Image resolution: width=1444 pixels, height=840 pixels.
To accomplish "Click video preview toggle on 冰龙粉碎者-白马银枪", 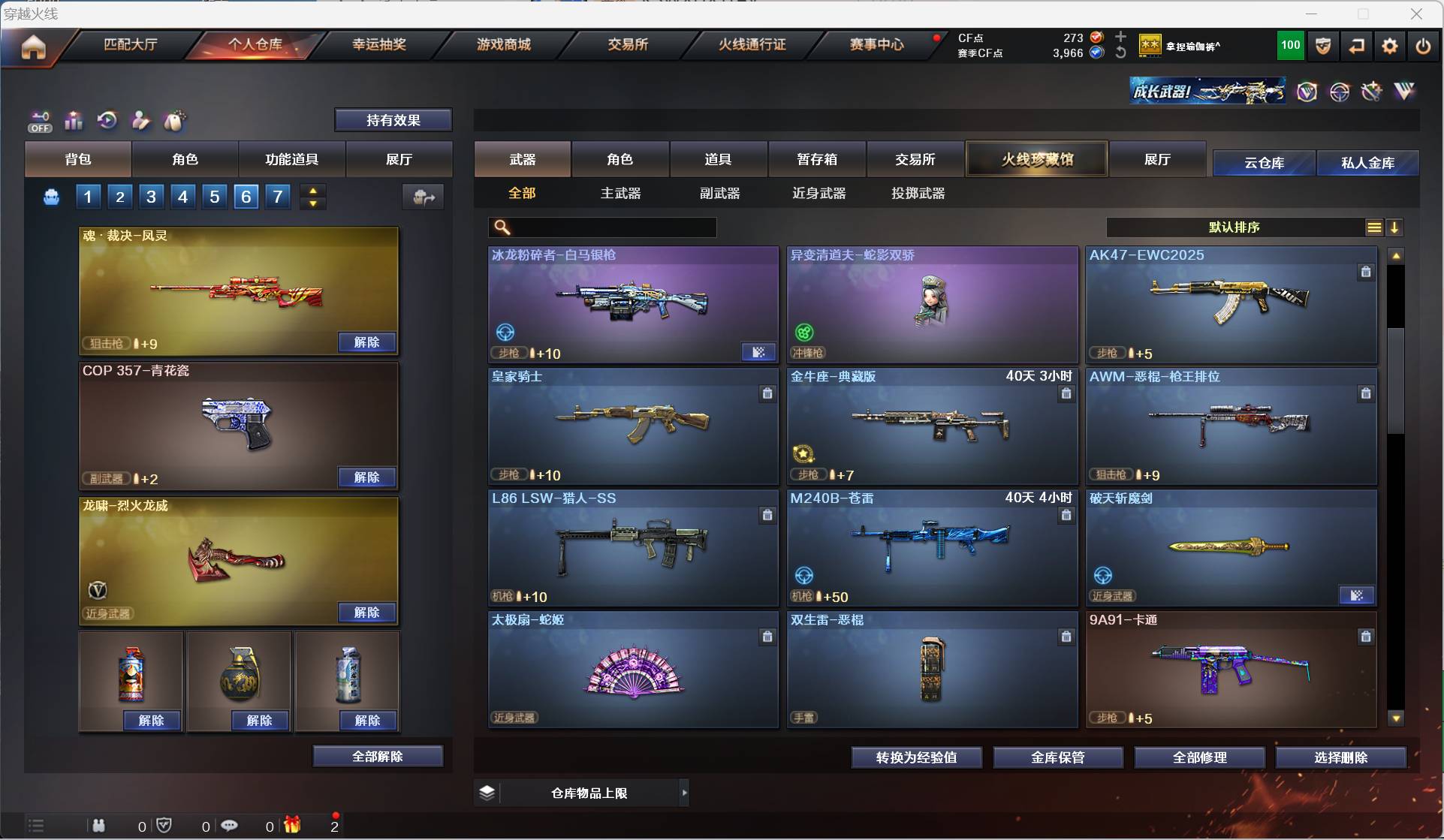I will point(758,352).
